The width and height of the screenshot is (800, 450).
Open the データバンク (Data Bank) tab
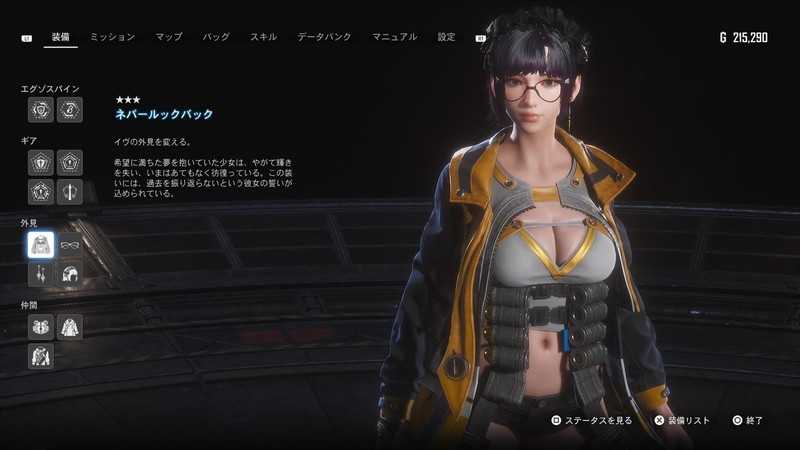(324, 37)
